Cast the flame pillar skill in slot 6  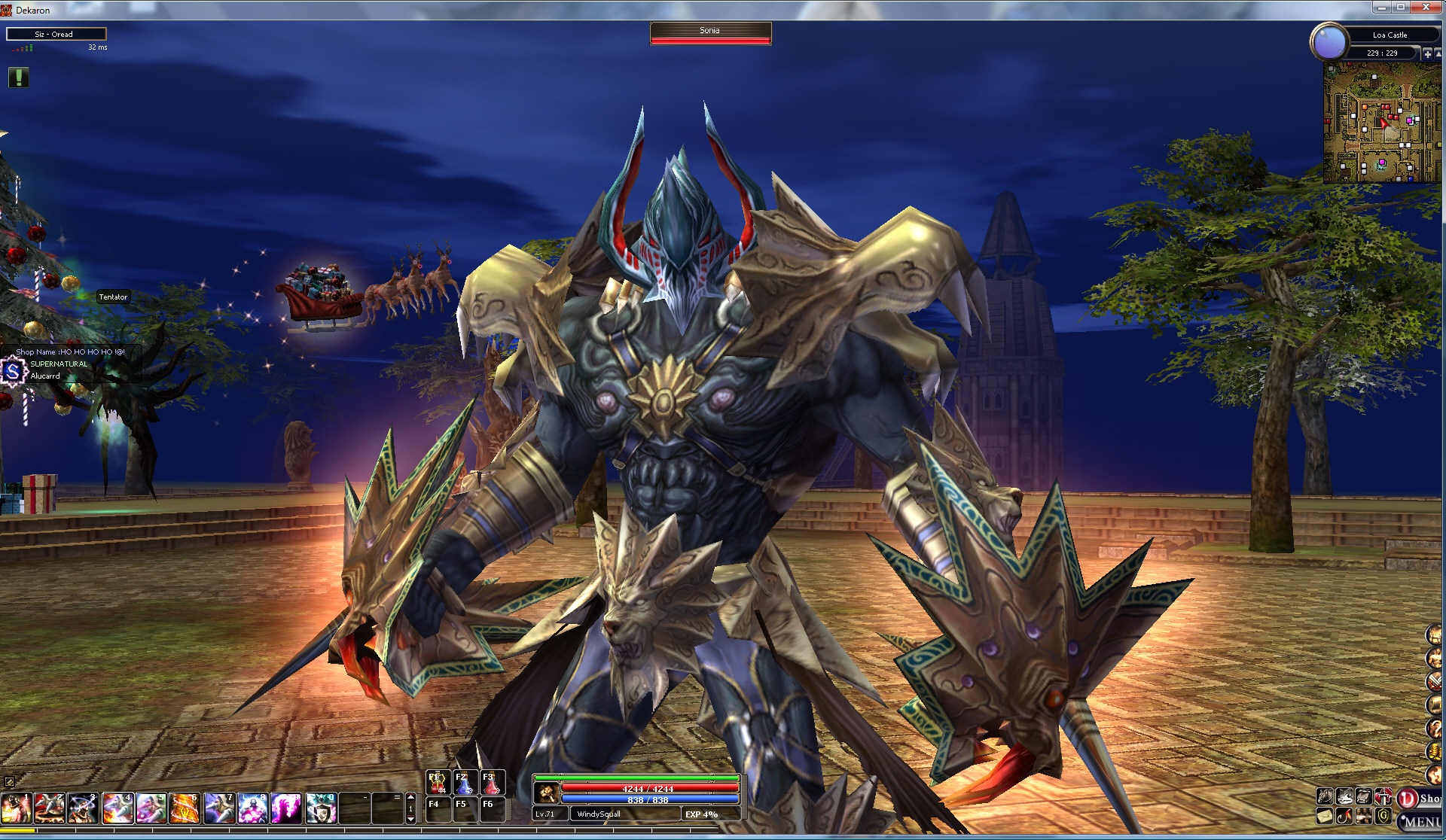coord(184,808)
